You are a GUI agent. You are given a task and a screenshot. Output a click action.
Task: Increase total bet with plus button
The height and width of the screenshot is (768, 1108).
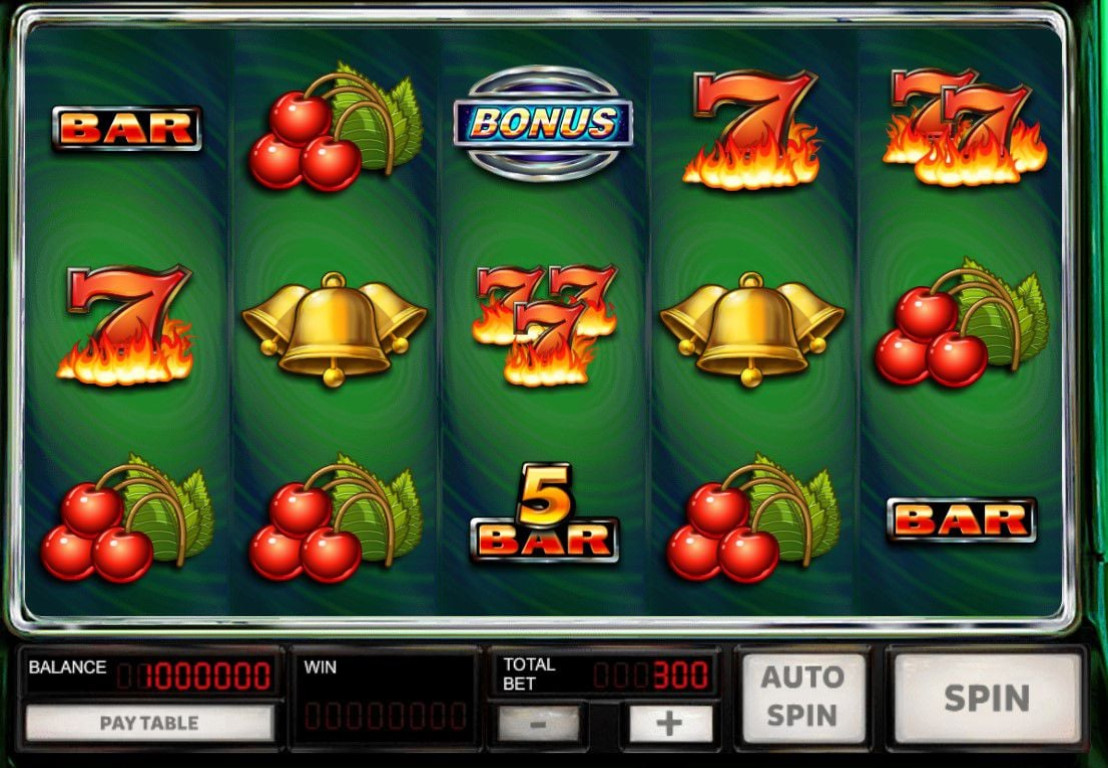pyautogui.click(x=669, y=723)
